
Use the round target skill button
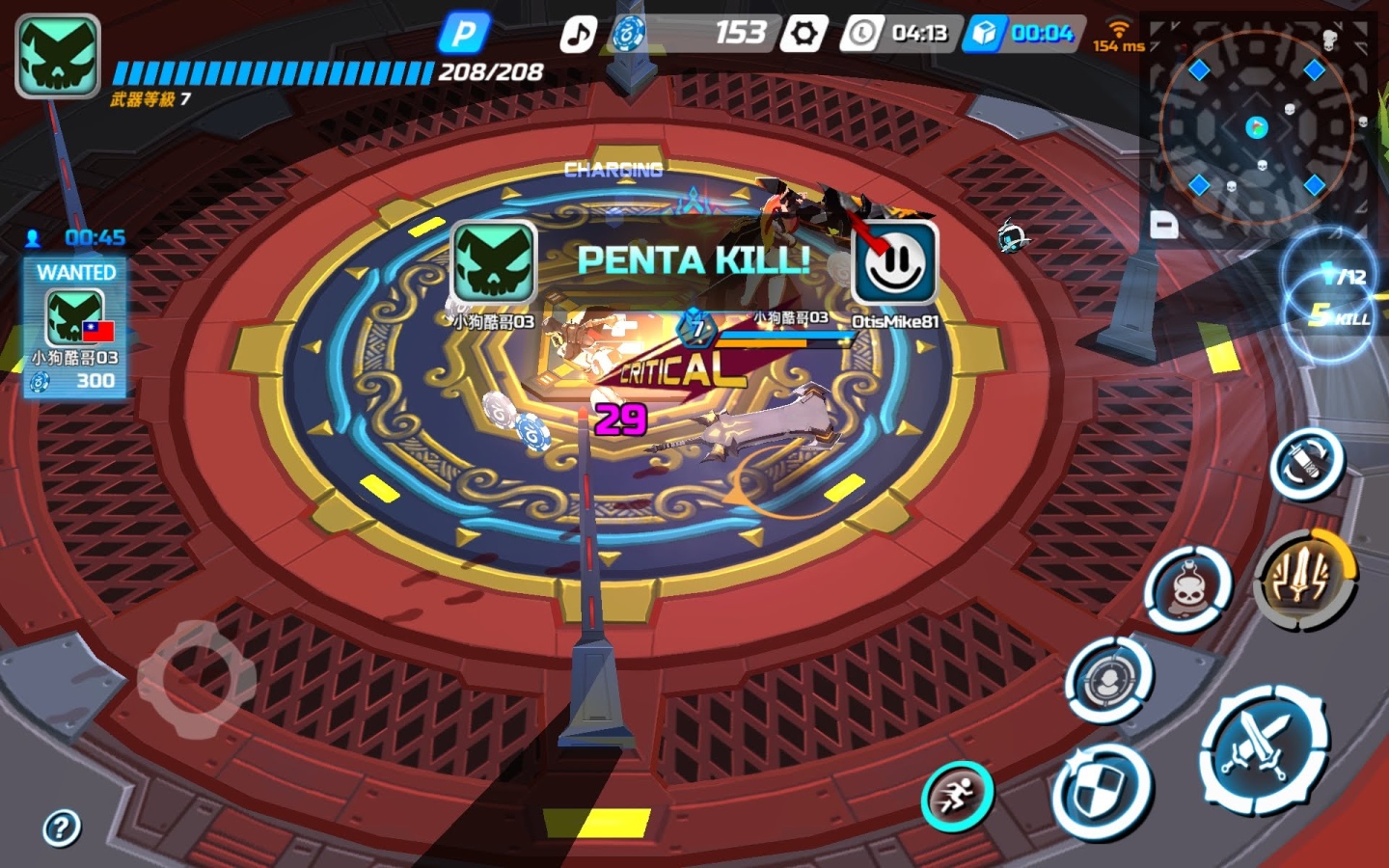tap(1109, 679)
